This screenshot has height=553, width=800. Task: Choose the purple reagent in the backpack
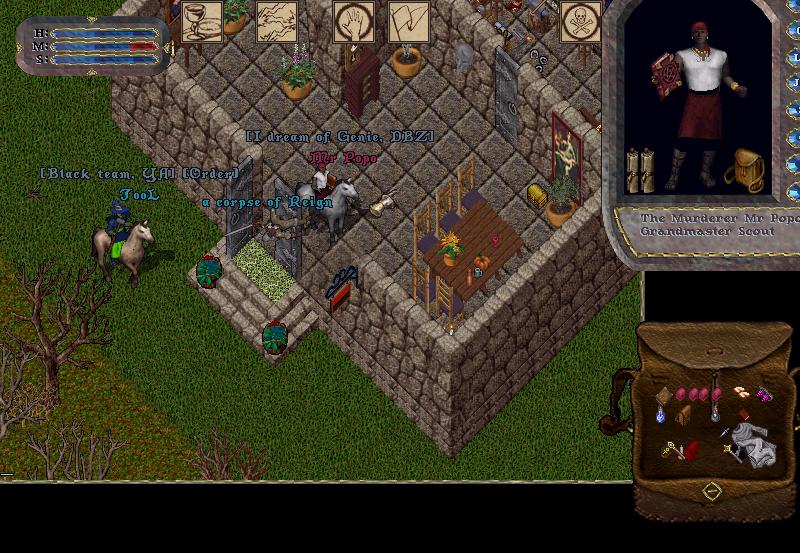(x=765, y=394)
